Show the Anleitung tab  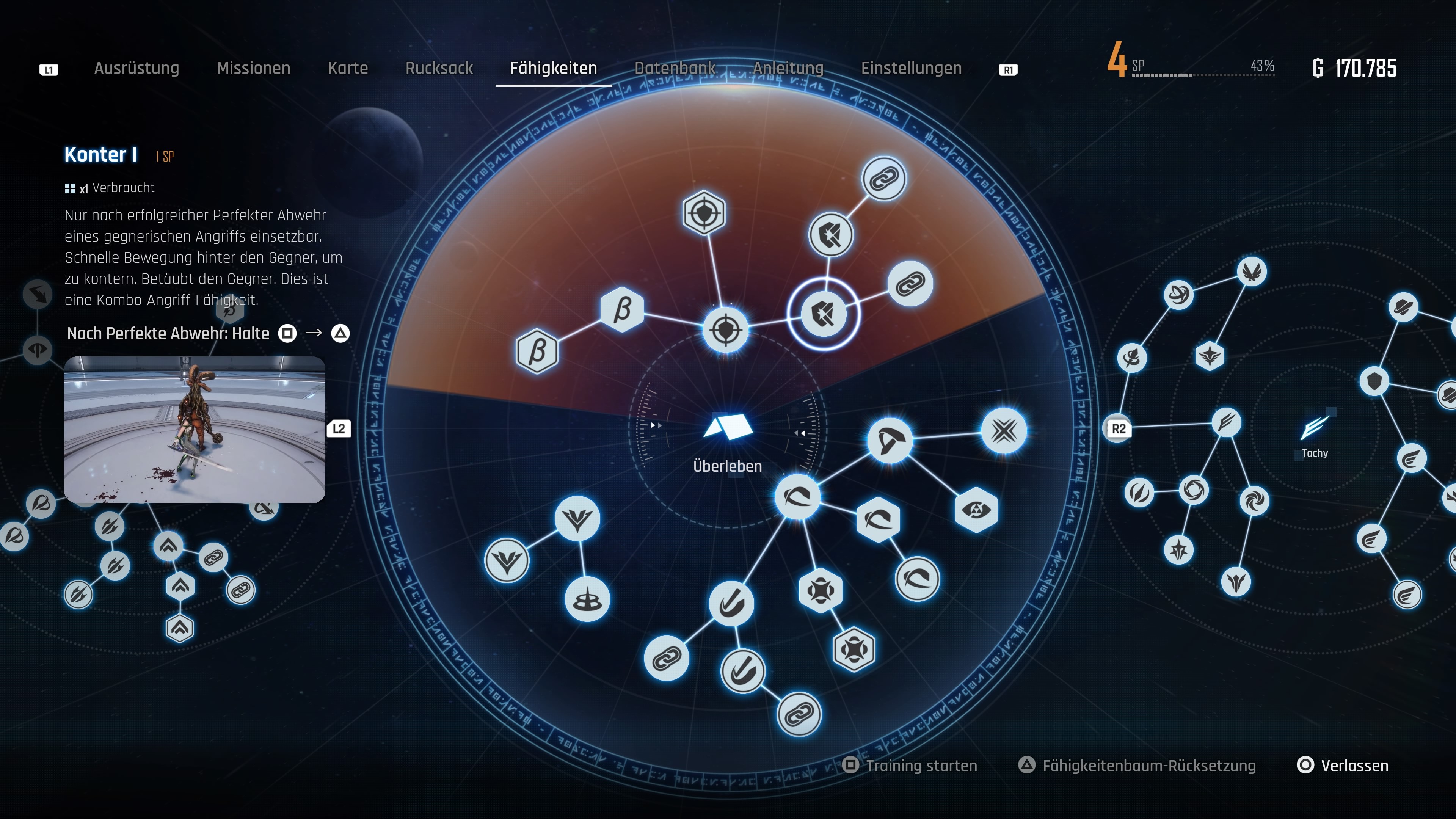pos(788,68)
